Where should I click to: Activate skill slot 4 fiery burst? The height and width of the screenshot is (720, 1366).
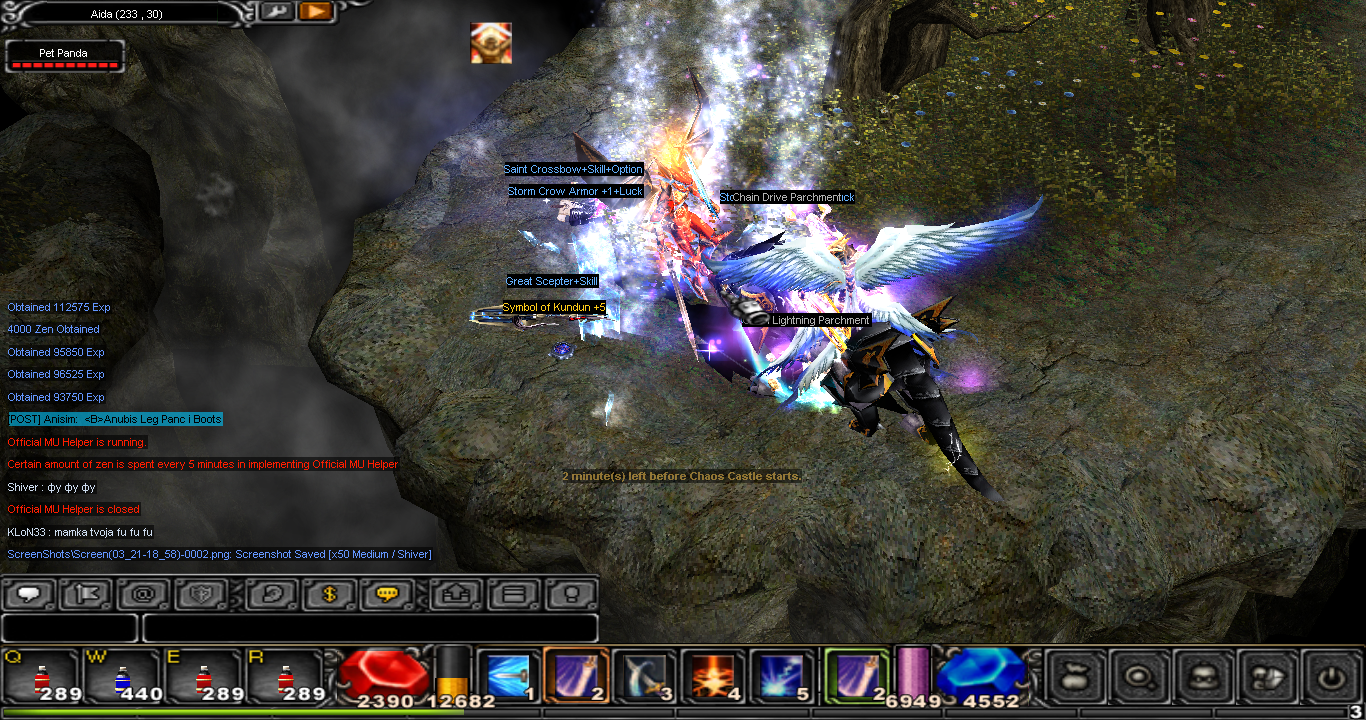(712, 677)
